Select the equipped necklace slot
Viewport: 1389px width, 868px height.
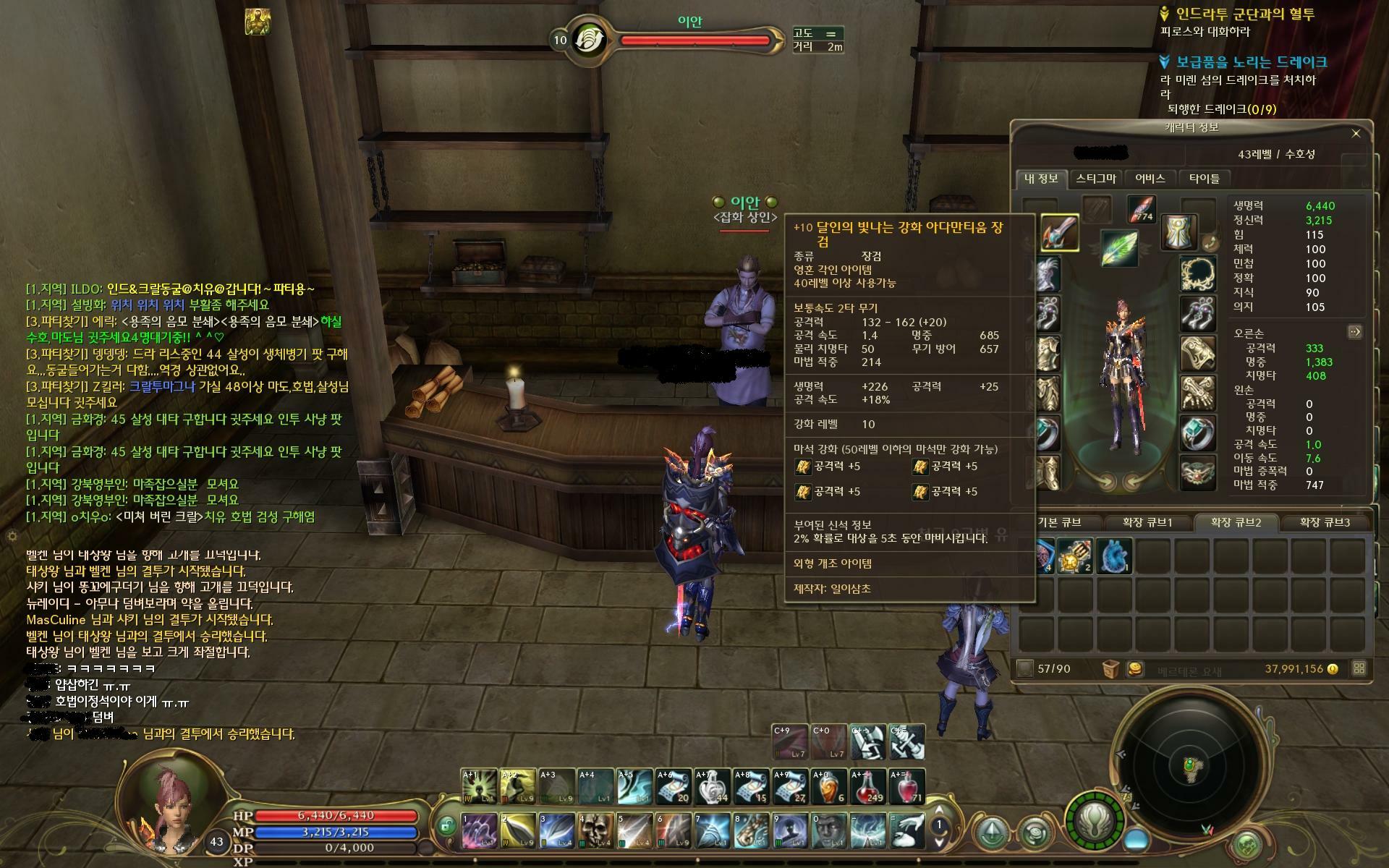pos(1198,273)
